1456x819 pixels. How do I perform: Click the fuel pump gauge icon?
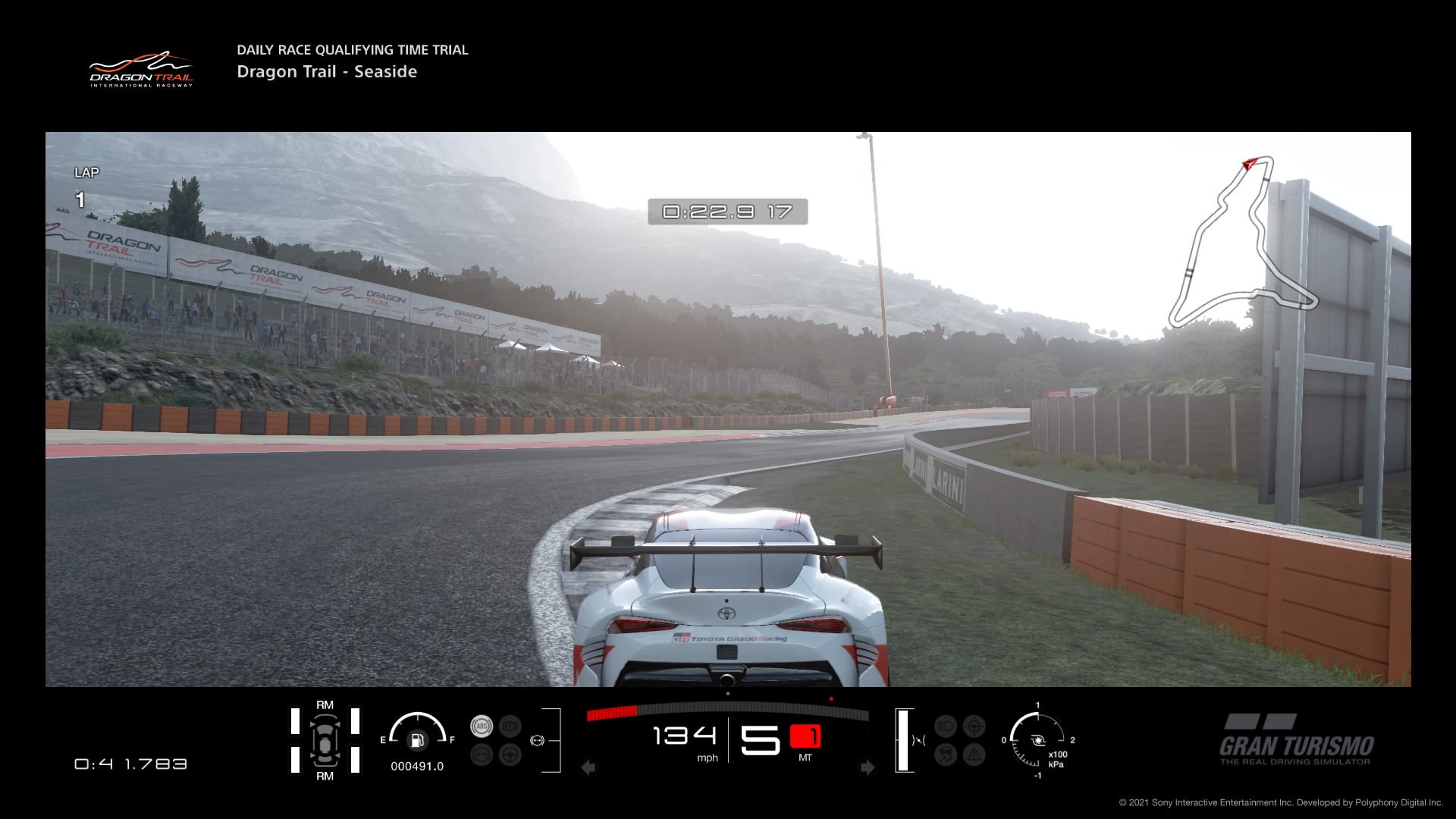416,740
